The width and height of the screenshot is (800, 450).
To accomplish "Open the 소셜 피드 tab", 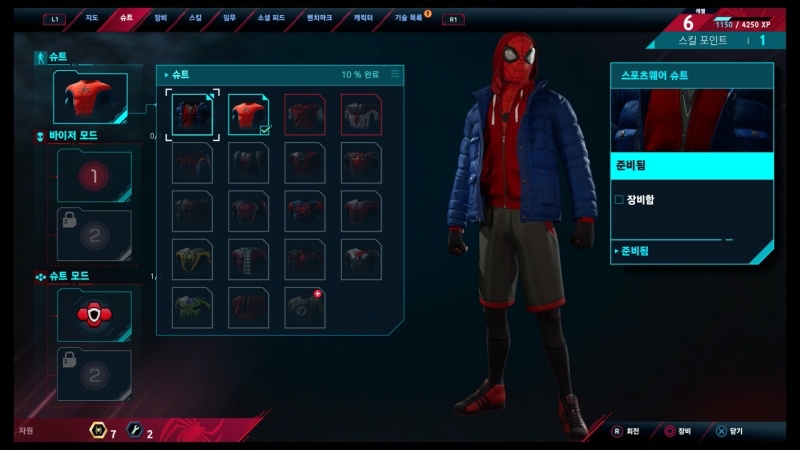I will pyautogui.click(x=271, y=18).
